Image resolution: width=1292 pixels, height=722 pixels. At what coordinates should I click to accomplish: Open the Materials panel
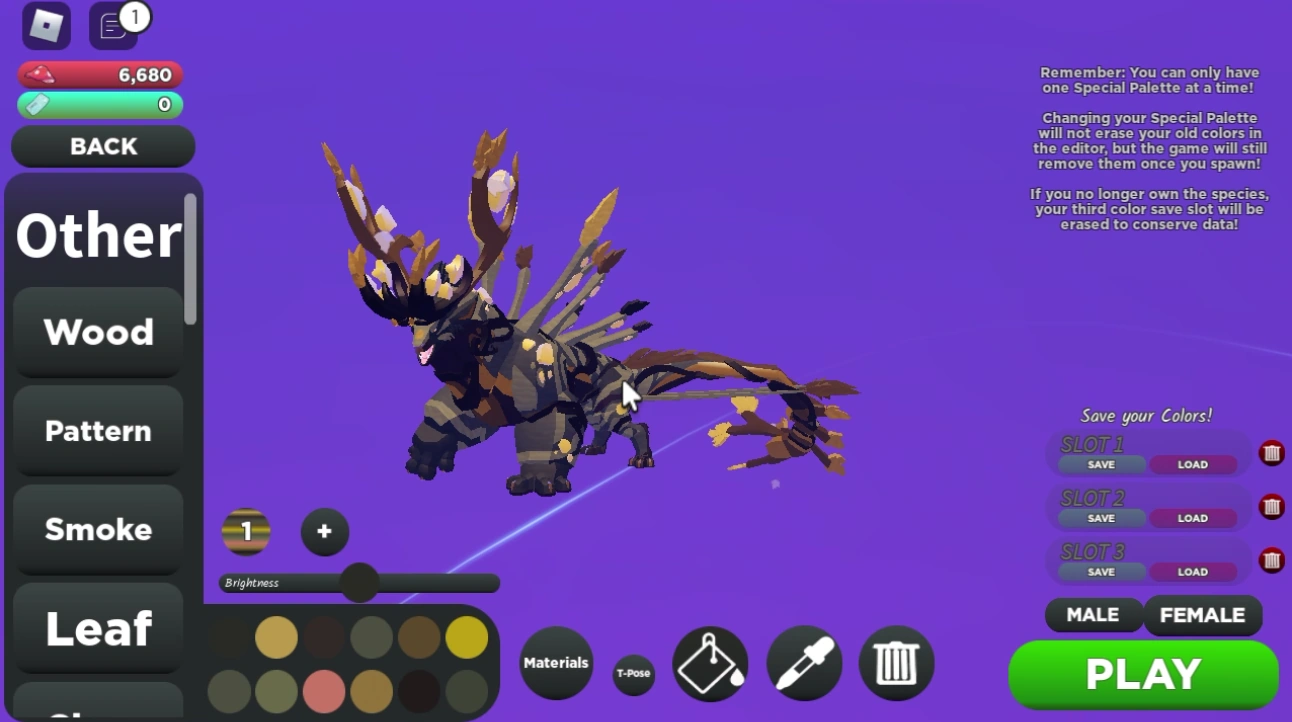click(x=556, y=662)
